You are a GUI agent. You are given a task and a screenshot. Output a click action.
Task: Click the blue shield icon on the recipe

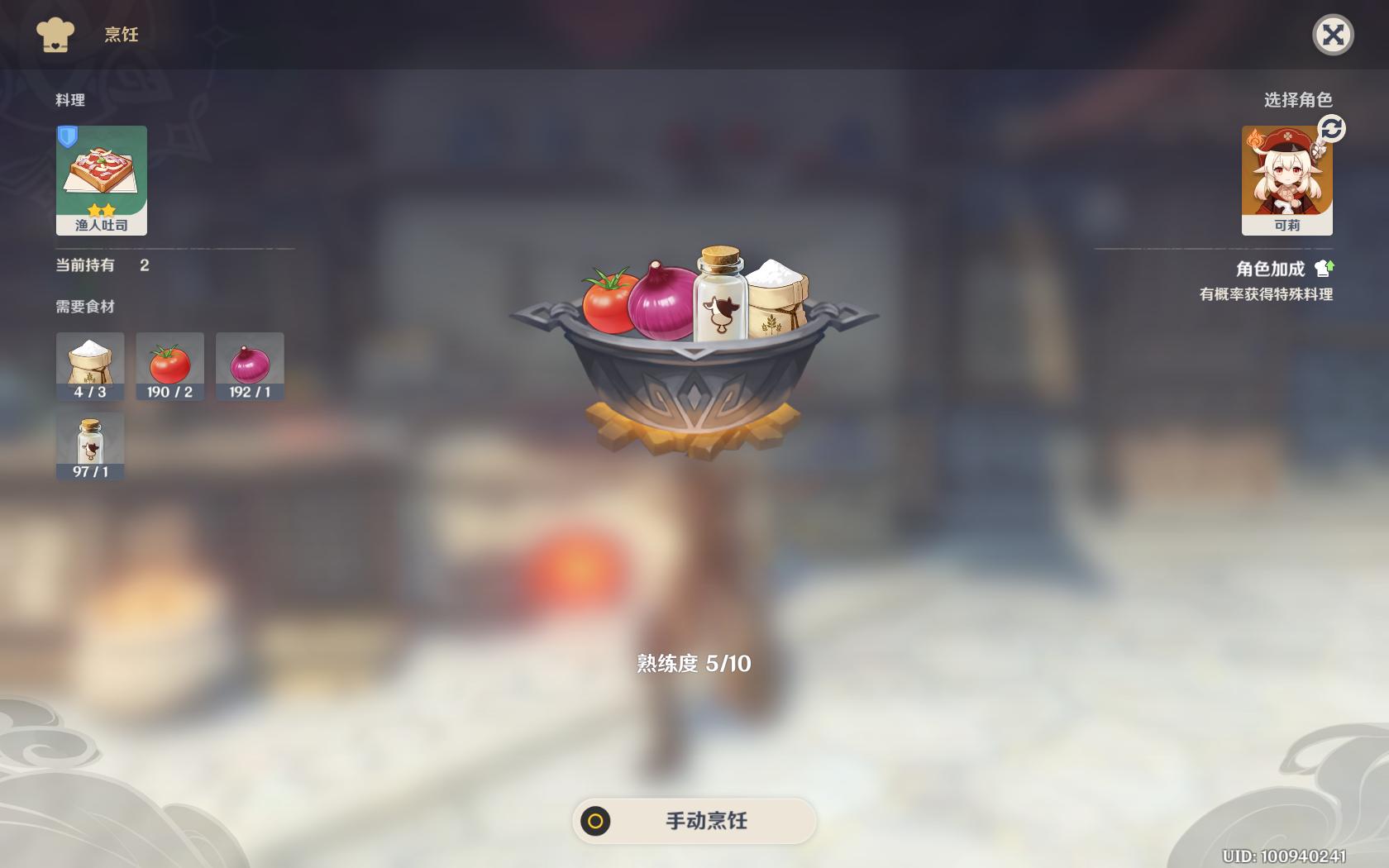[x=68, y=137]
